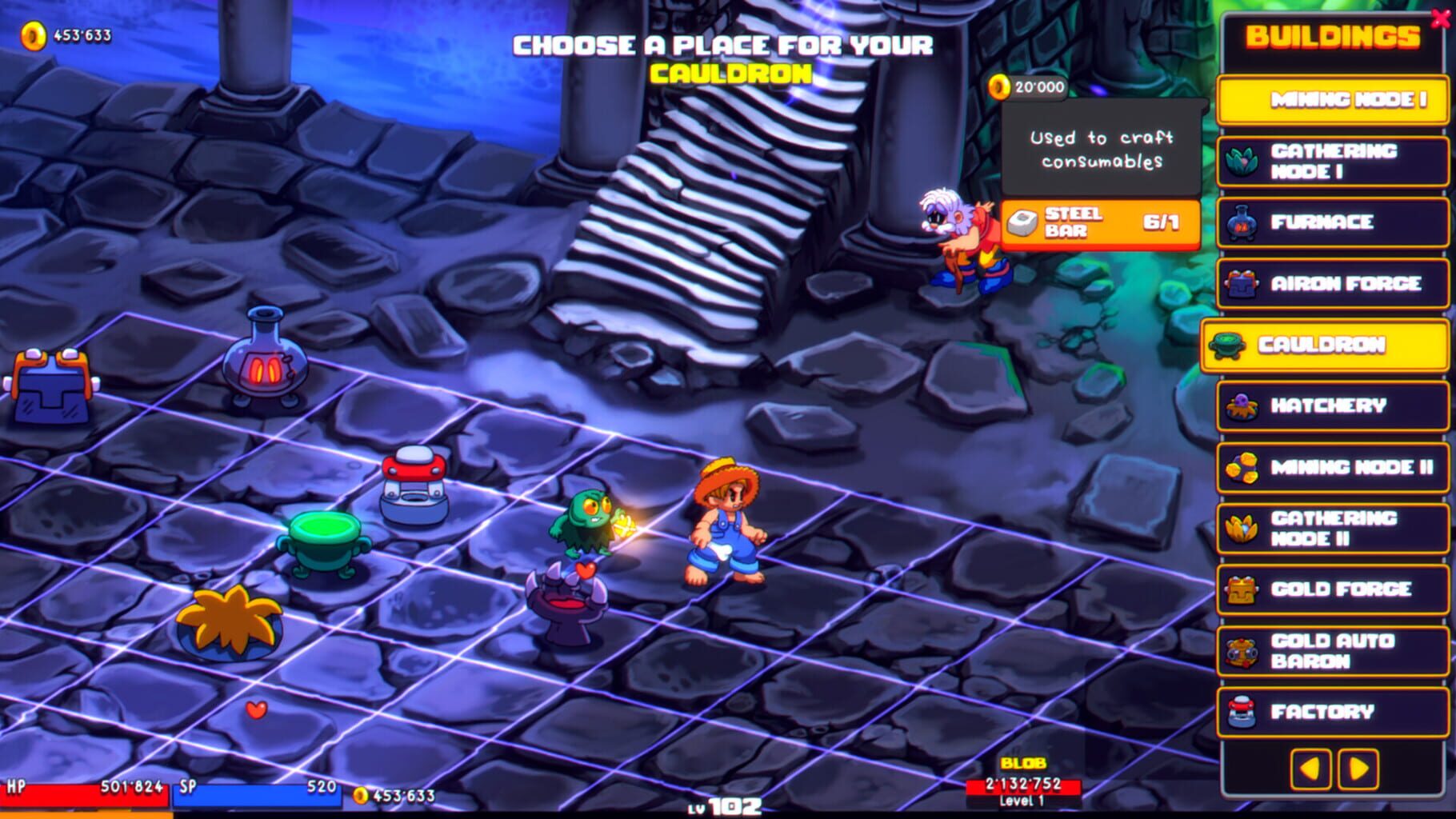Viewport: 1456px width, 819px height.
Task: Click the 20'000 coin cost display
Action: tap(1031, 88)
